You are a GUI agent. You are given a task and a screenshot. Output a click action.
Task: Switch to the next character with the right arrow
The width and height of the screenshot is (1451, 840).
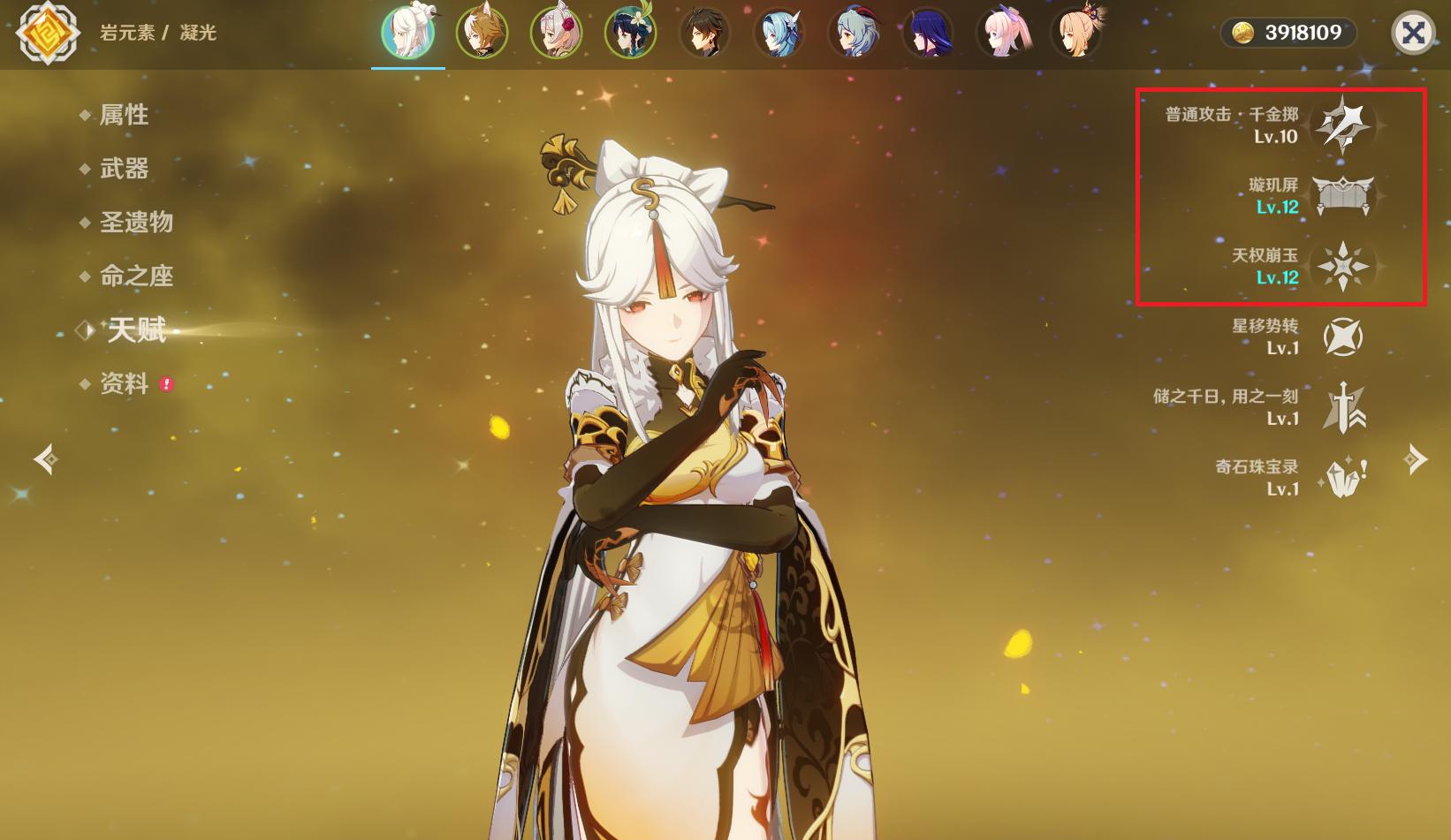1416,459
